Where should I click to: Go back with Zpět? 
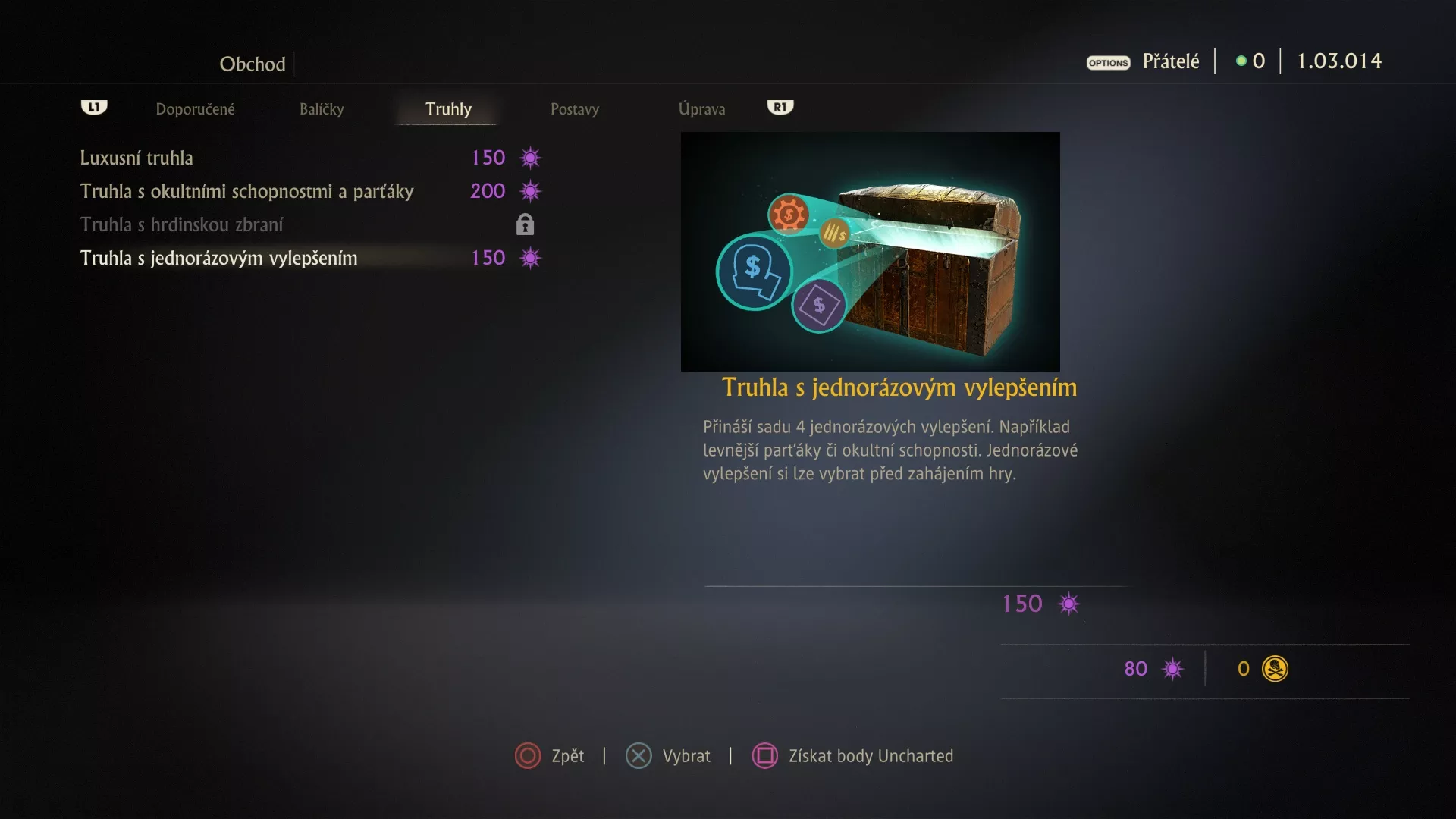coord(550,756)
